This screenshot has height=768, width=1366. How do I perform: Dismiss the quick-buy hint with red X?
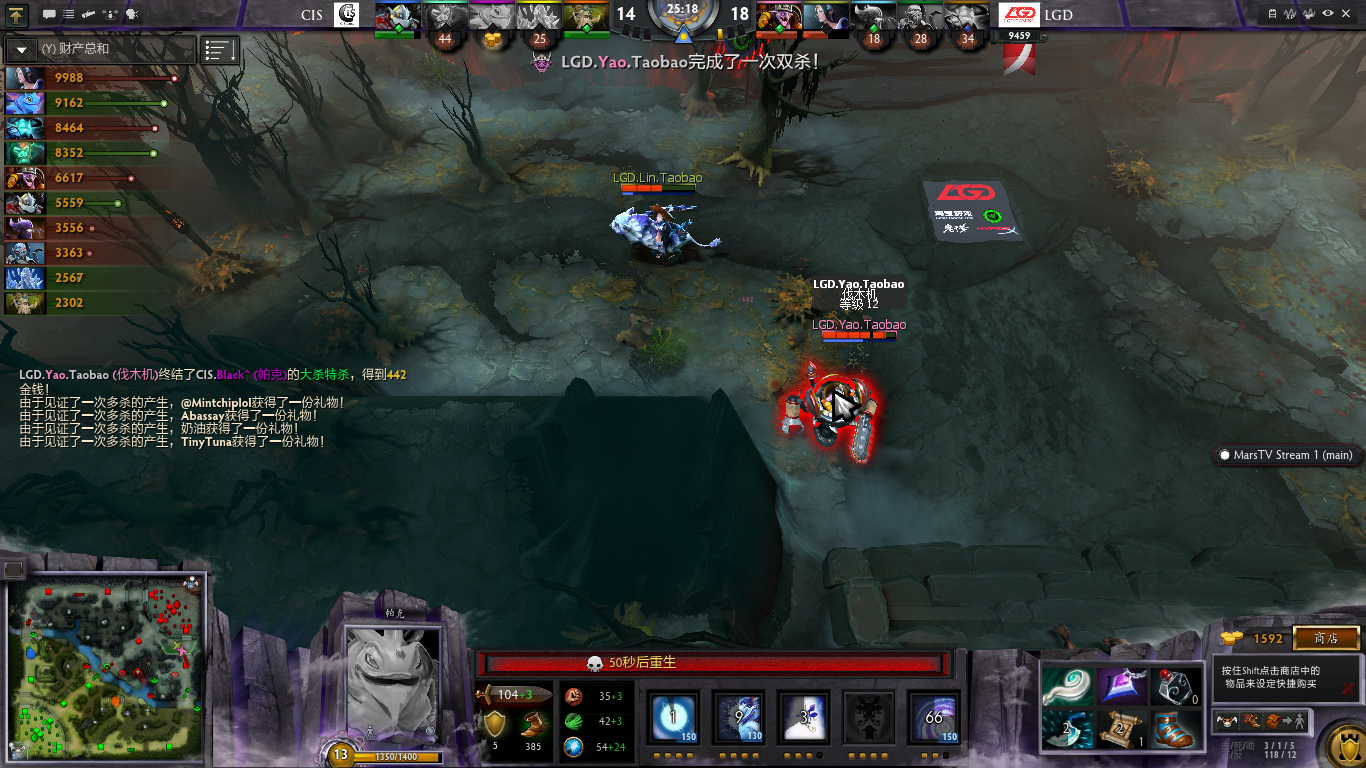pos(1349,688)
